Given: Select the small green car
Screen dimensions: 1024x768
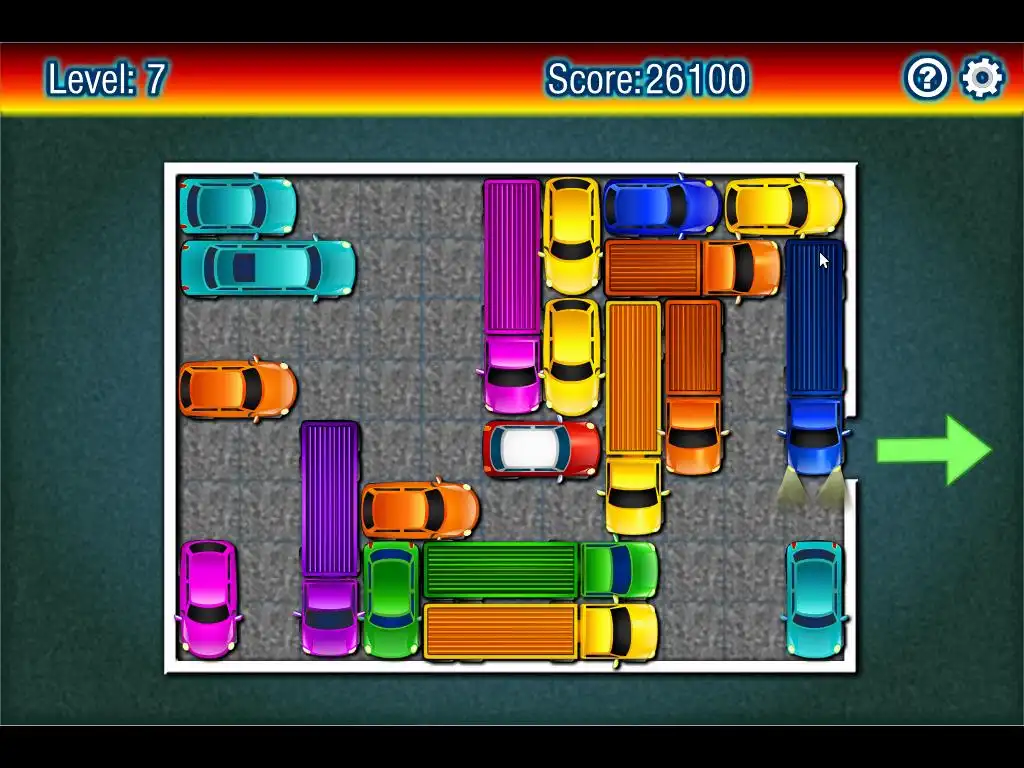Looking at the screenshot, I should 391,600.
